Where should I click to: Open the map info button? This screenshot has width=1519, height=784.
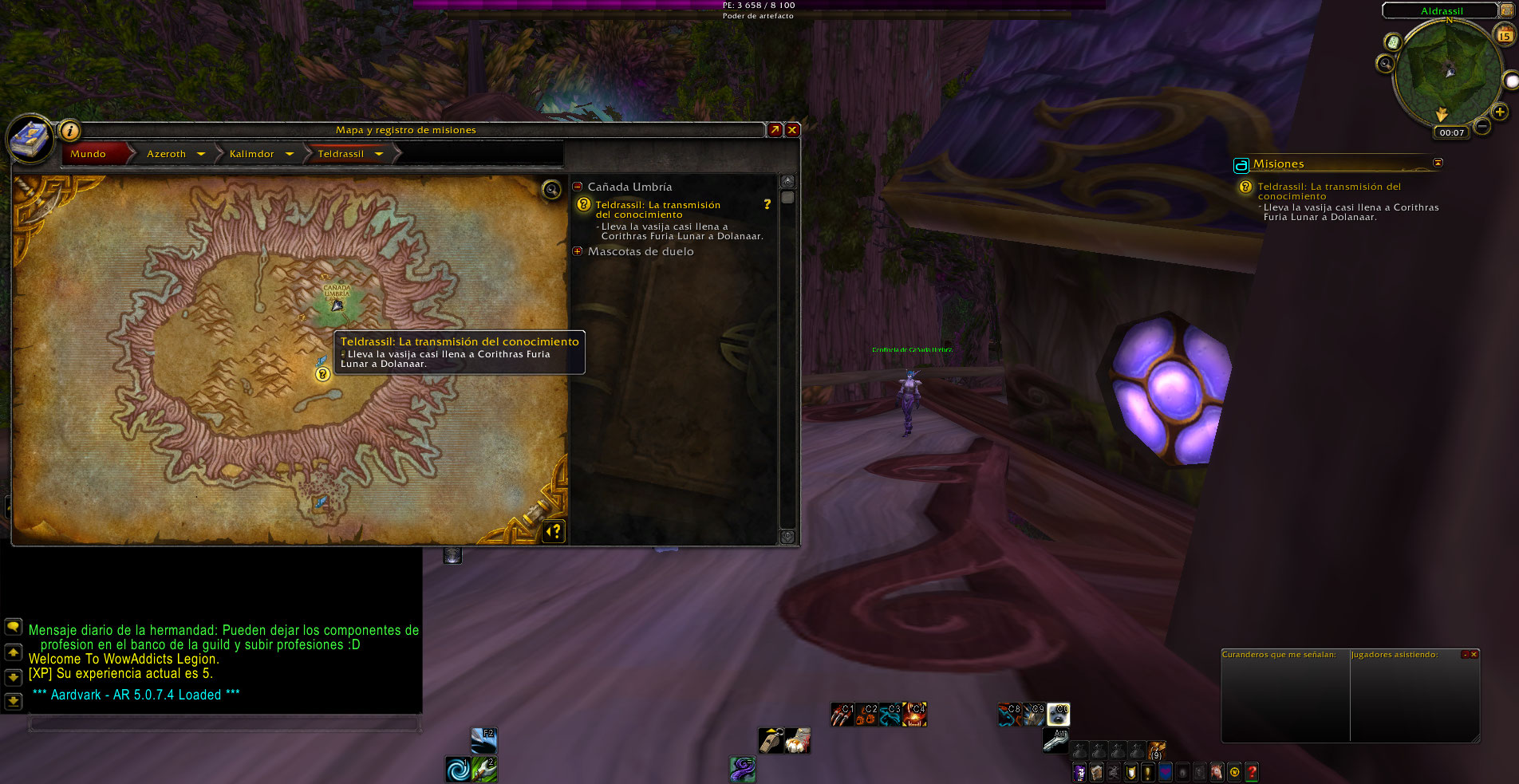(x=70, y=130)
